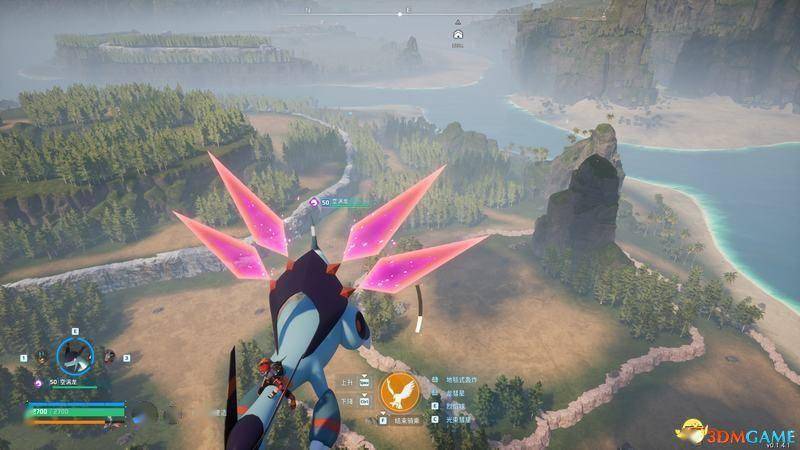Select the left party pal icon
The width and height of the screenshot is (800, 450).
pos(41,356)
